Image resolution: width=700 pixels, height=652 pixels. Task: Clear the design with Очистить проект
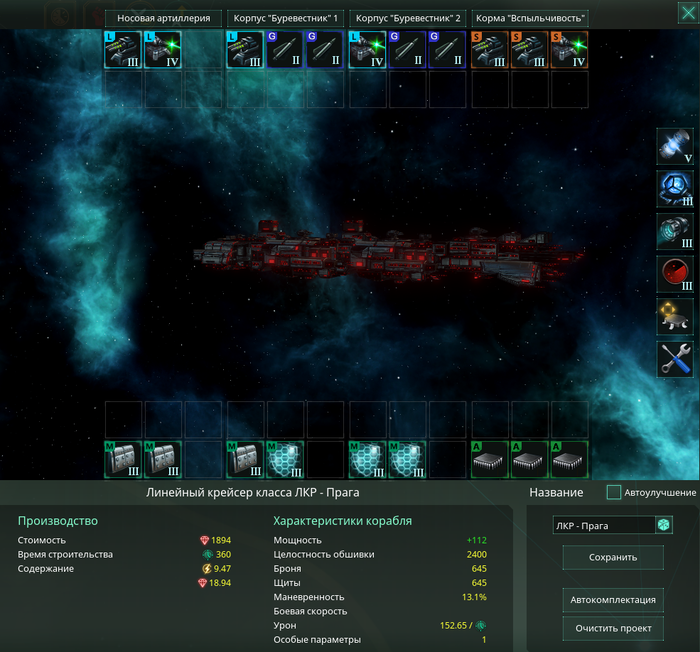tap(613, 628)
